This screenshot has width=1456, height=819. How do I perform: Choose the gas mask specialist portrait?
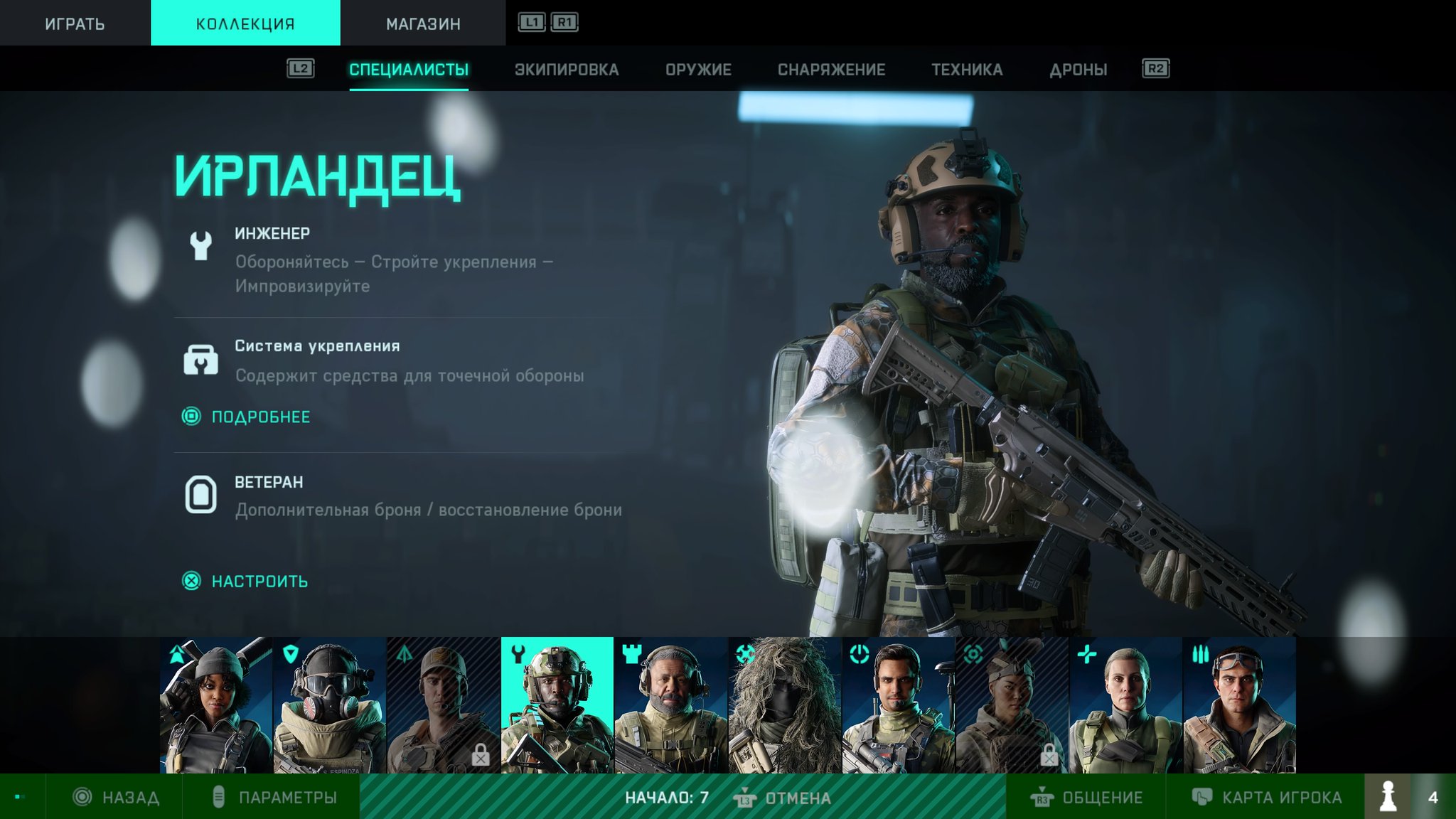[x=330, y=705]
